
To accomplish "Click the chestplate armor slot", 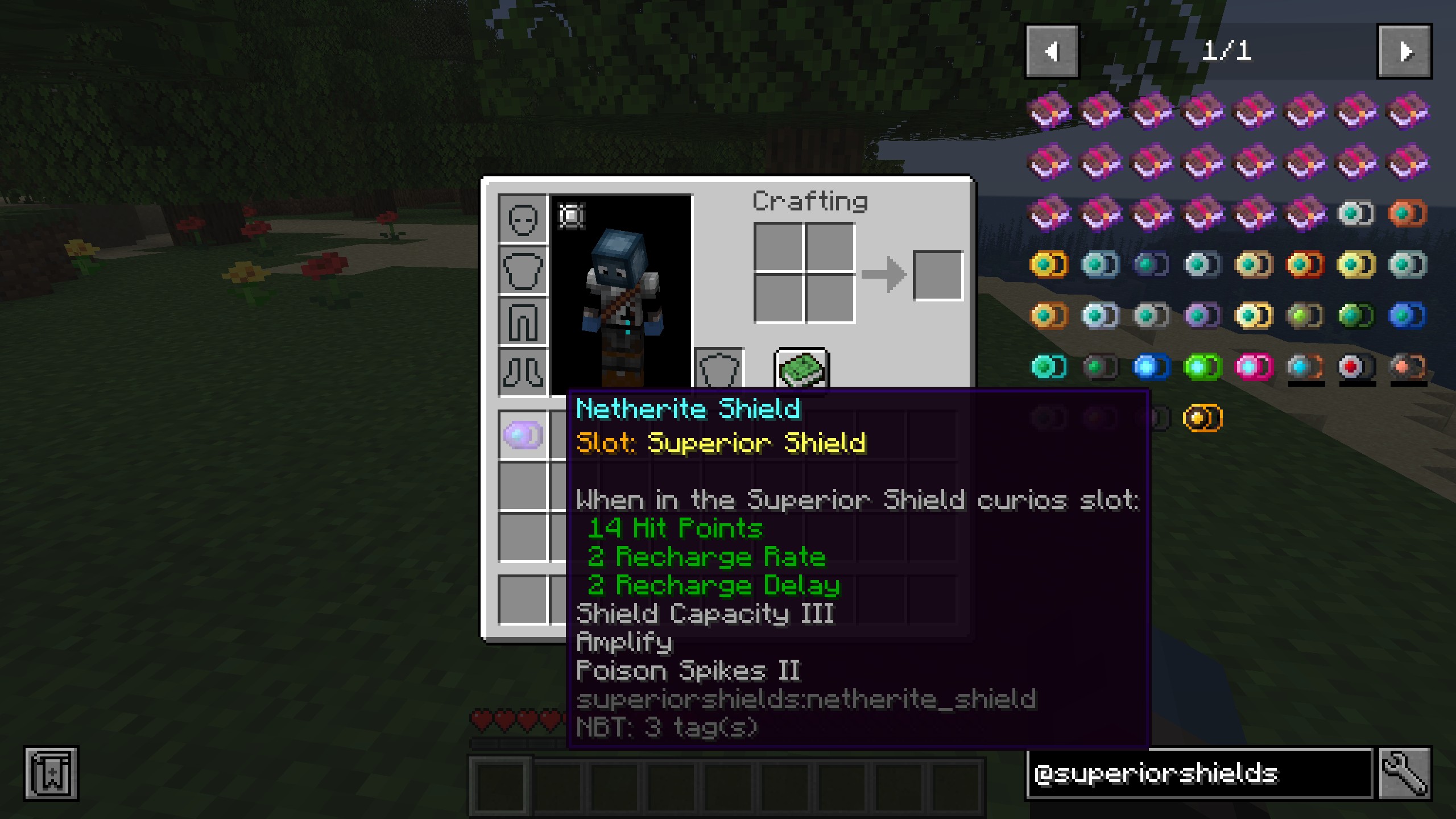I will [523, 270].
